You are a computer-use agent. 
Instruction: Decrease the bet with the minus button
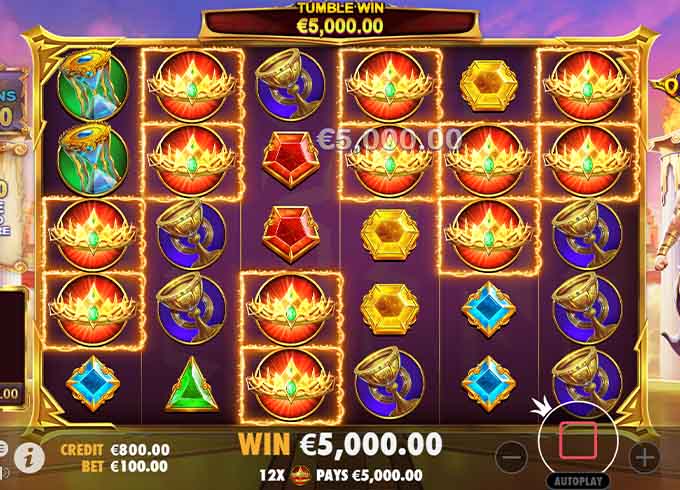pos(511,456)
